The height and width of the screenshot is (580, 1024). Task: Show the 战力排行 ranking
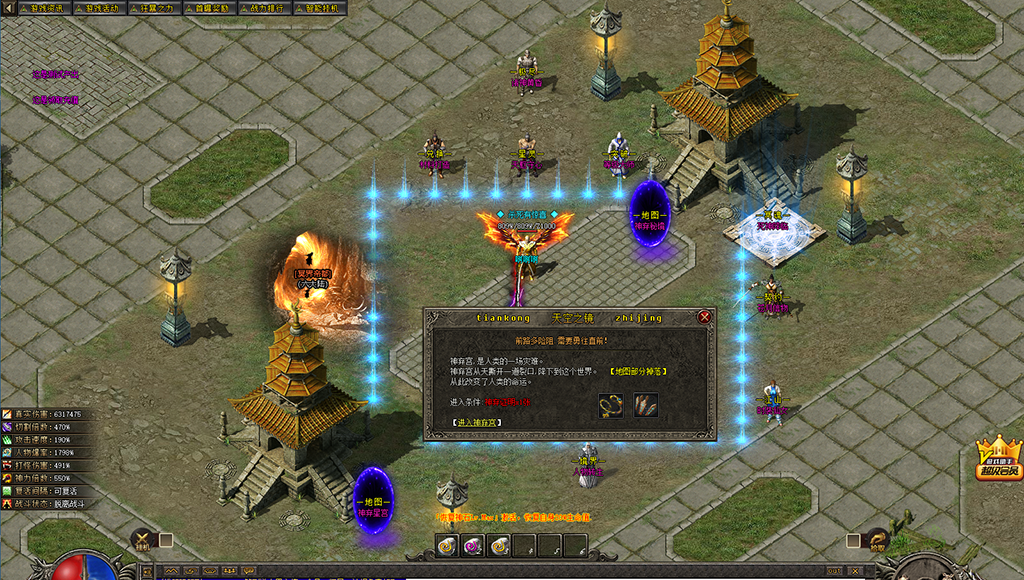(x=265, y=8)
